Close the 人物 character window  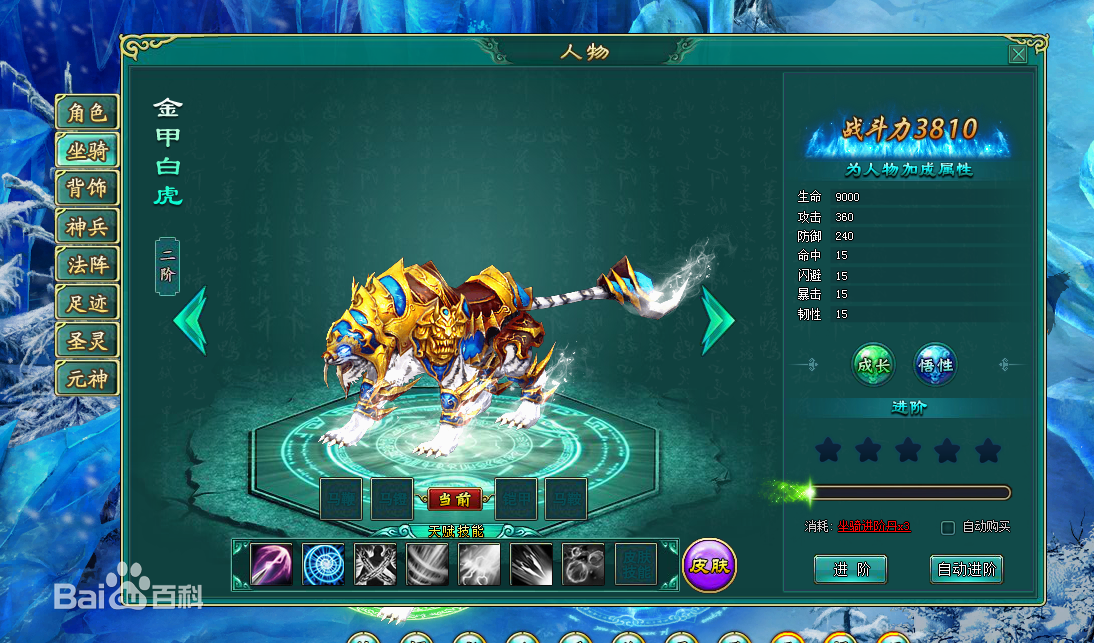(1018, 54)
